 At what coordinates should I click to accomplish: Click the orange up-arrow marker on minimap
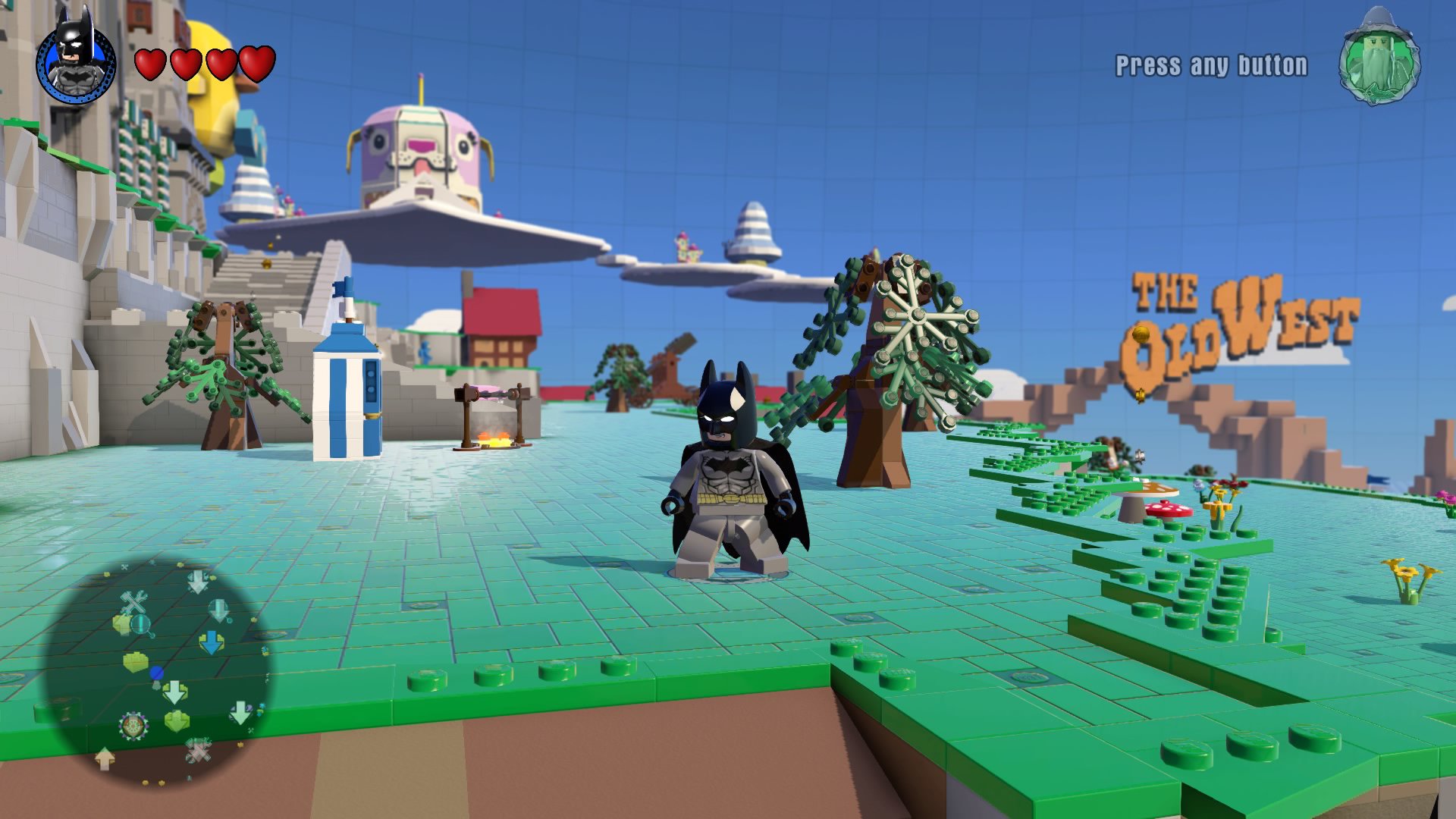point(104,757)
